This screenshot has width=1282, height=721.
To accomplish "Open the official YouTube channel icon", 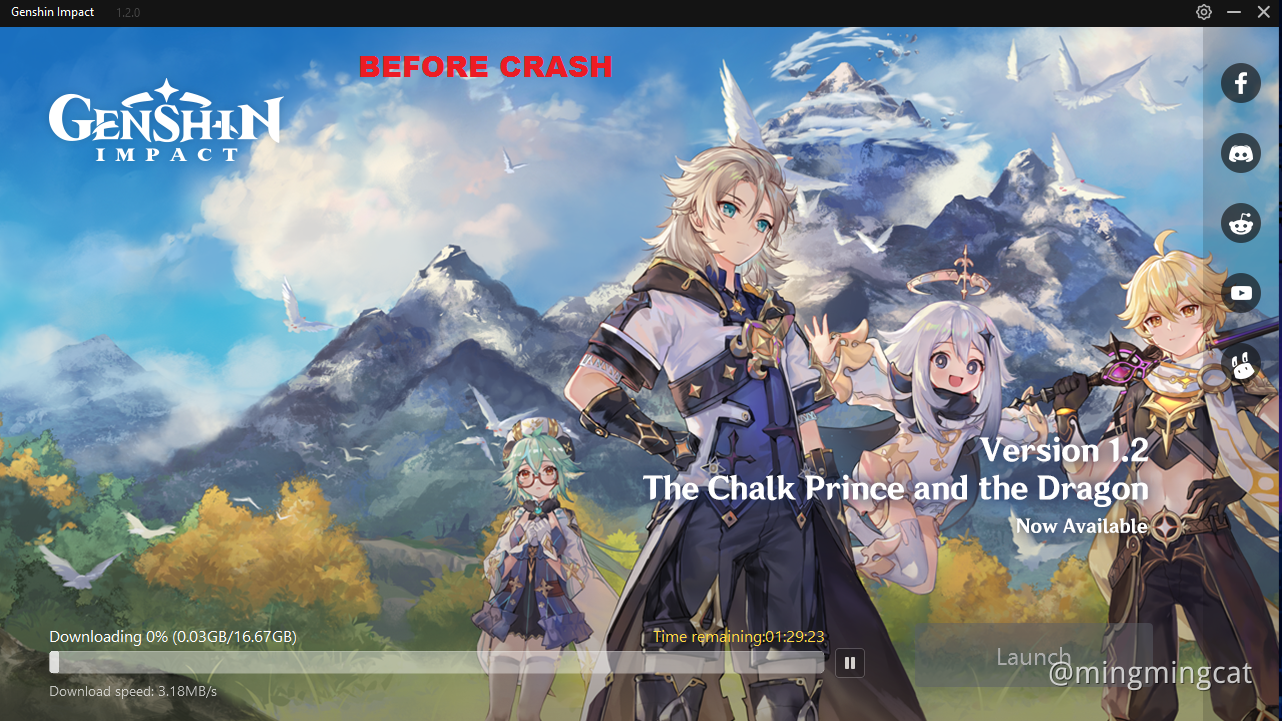I will pyautogui.click(x=1240, y=292).
